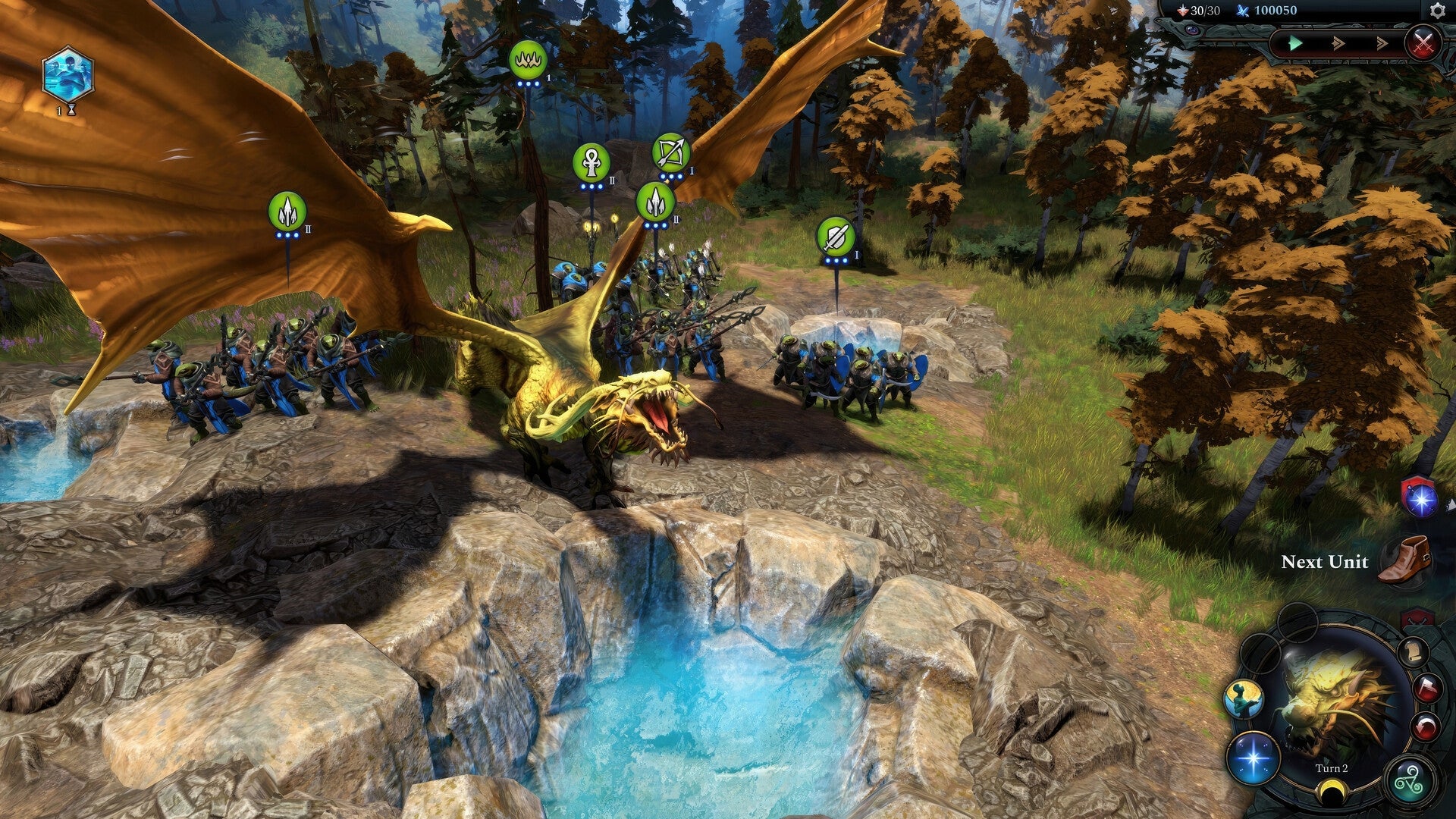Select the crown banner unit marker
The height and width of the screenshot is (819, 1456).
[x=529, y=61]
